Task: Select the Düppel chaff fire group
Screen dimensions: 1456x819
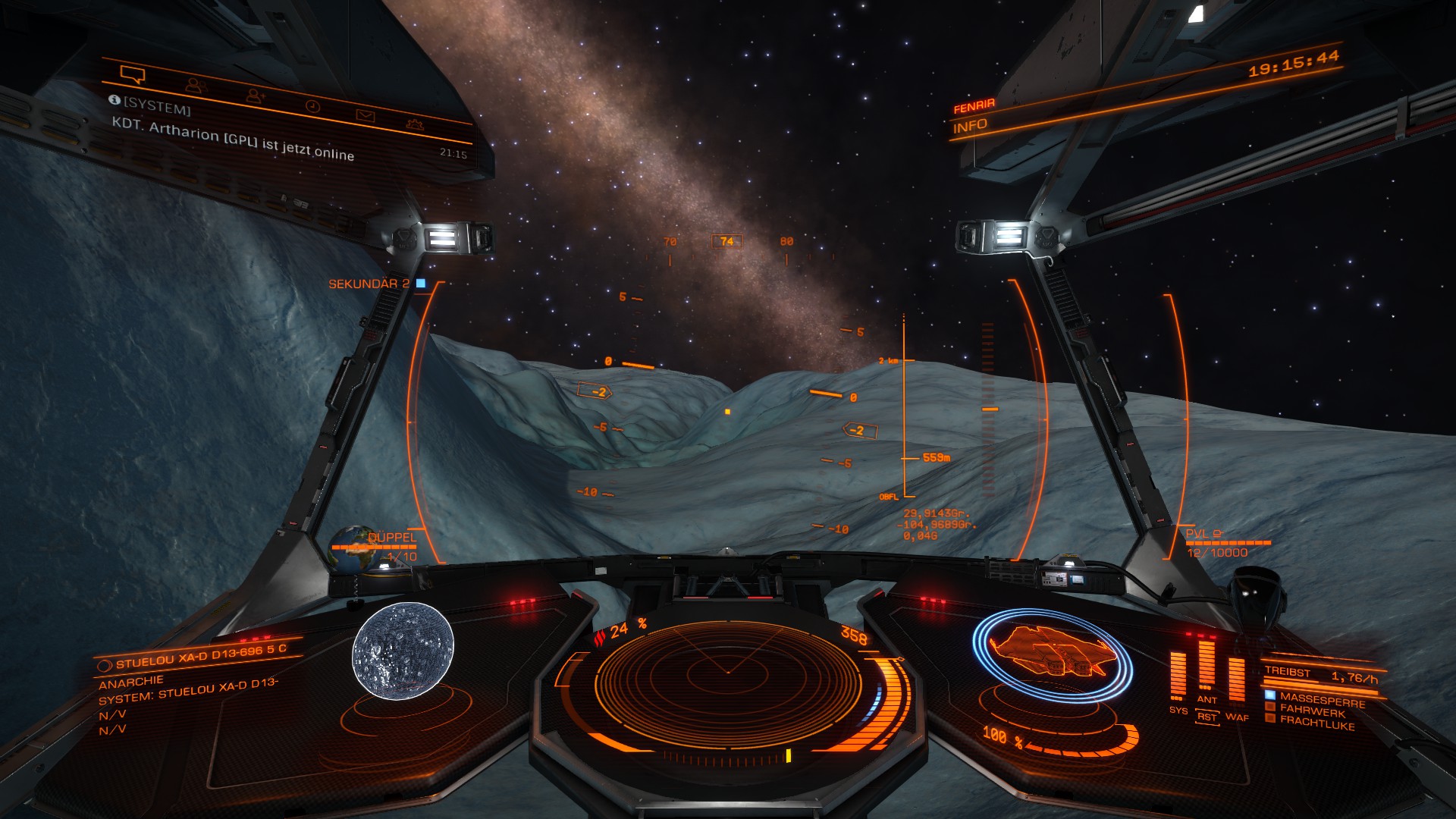Action: coord(391,538)
